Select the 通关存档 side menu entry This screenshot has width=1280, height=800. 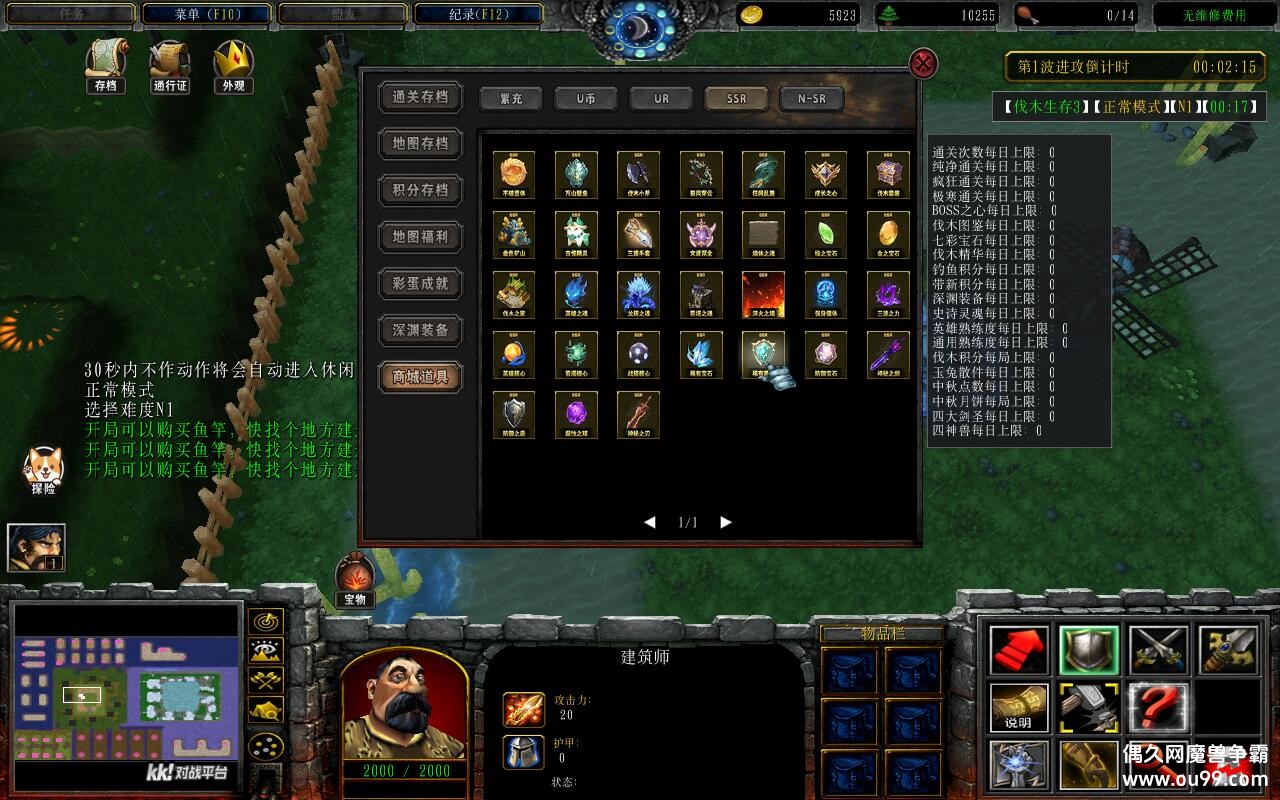[420, 97]
